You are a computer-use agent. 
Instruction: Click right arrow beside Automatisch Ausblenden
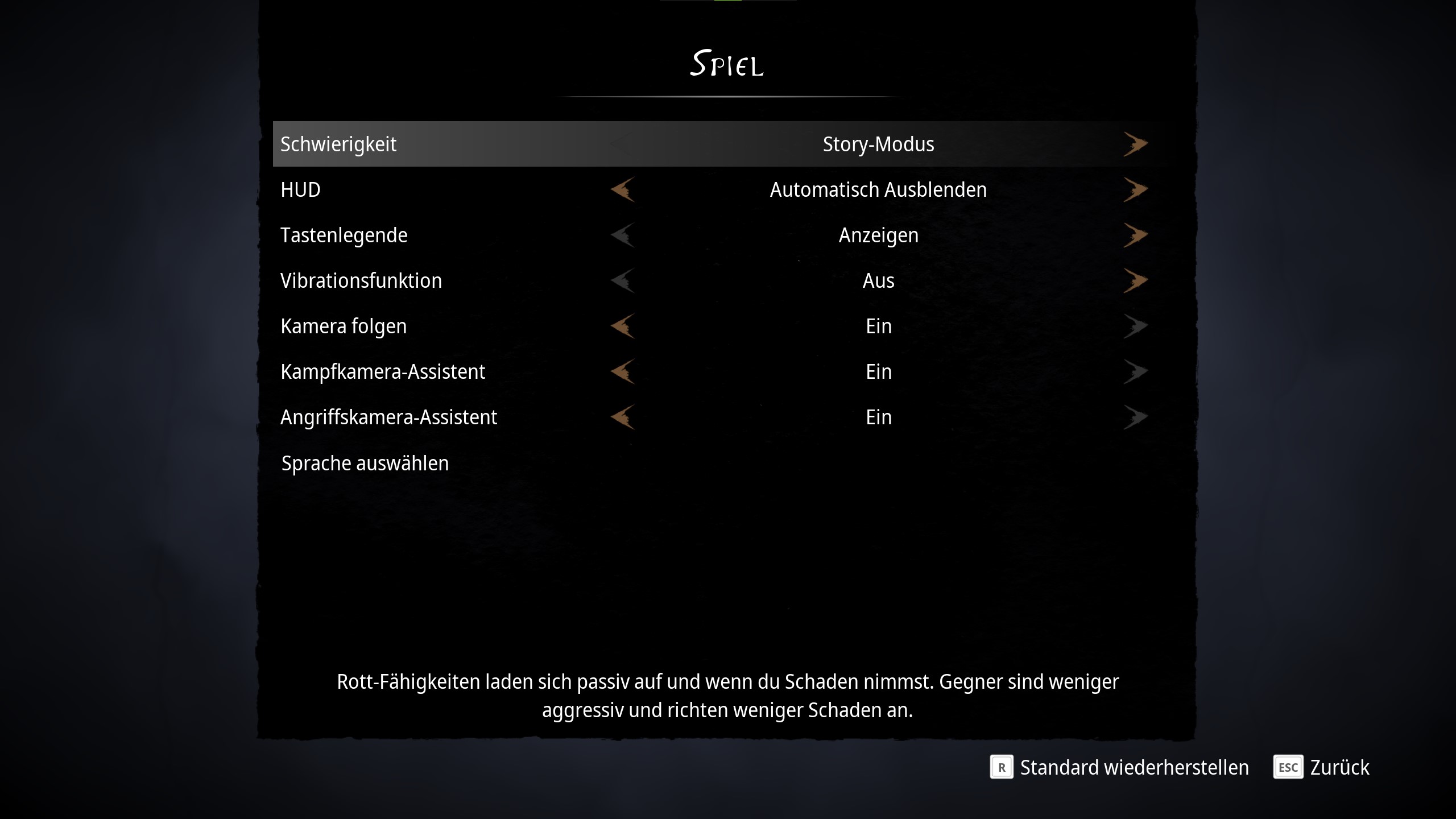pyautogui.click(x=1135, y=189)
